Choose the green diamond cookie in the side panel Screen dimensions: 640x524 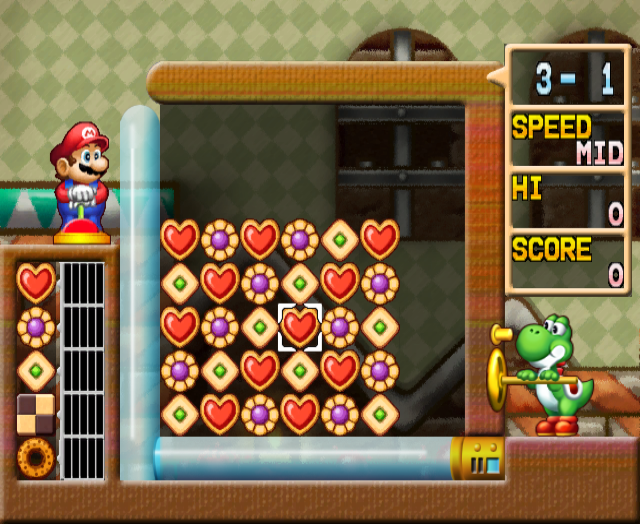point(36,370)
